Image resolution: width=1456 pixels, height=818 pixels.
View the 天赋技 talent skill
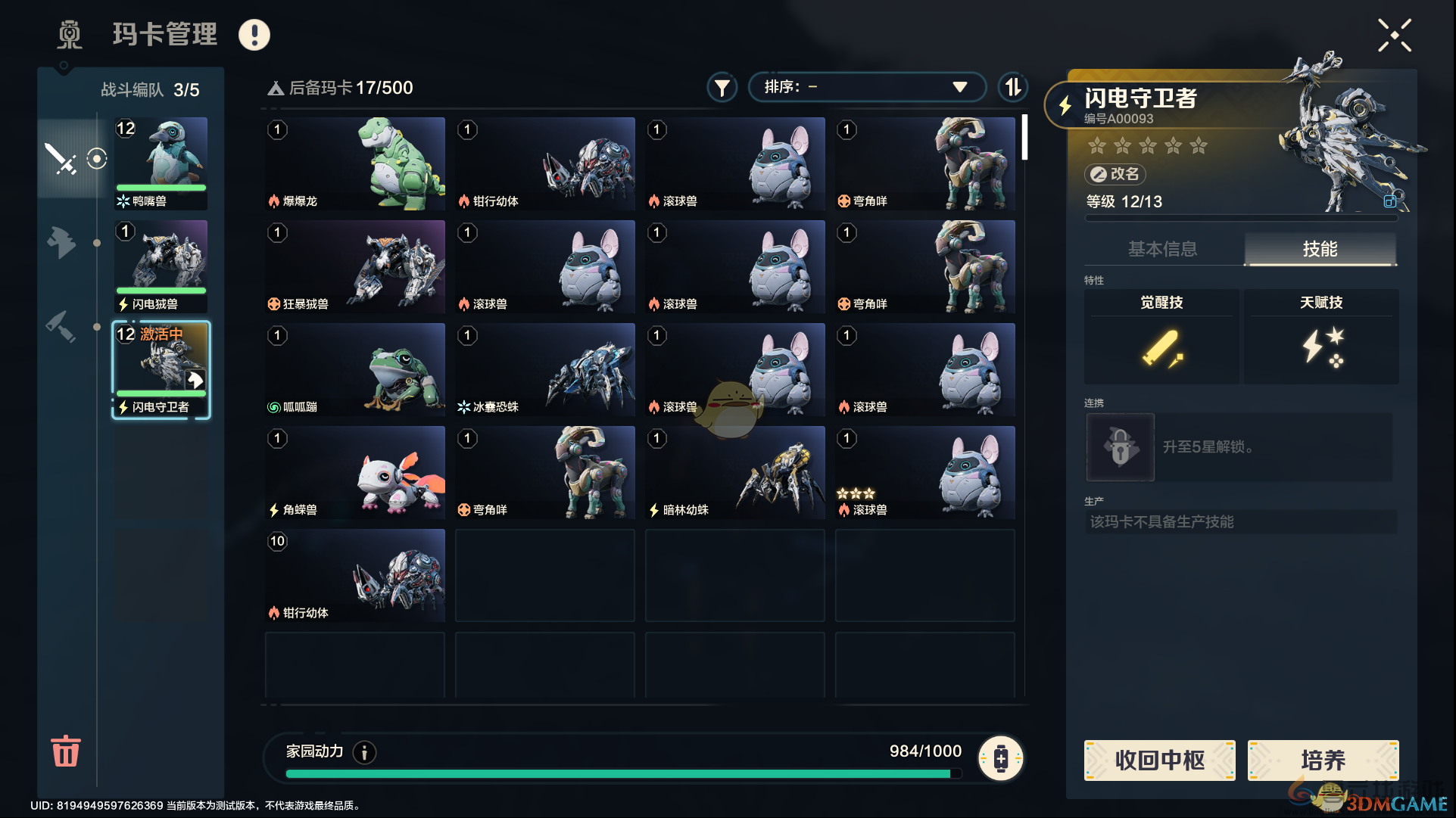pos(1321,337)
